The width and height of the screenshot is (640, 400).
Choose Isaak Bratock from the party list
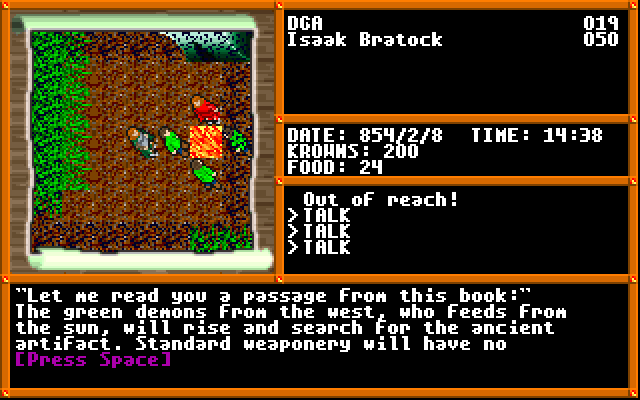pos(364,40)
